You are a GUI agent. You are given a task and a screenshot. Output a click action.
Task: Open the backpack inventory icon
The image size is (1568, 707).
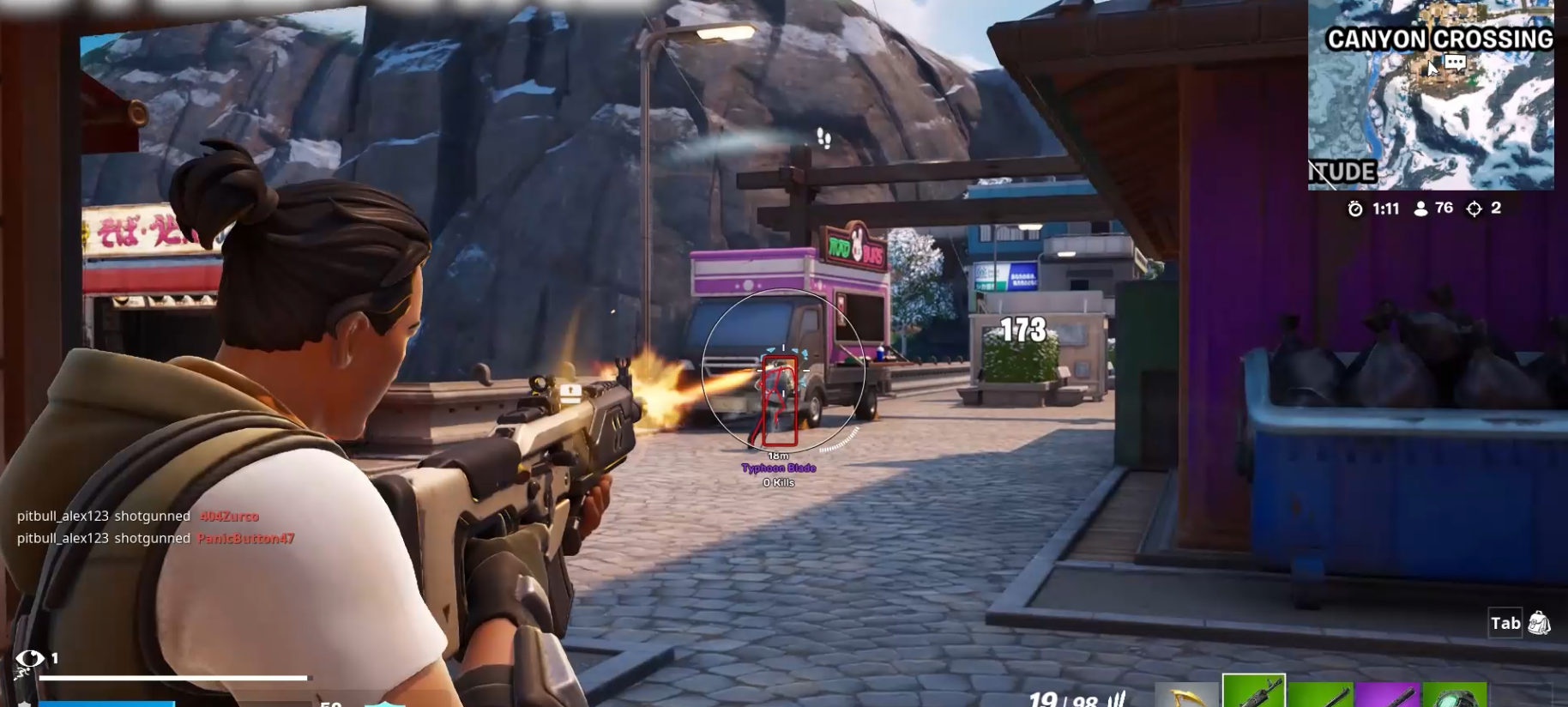(1540, 623)
